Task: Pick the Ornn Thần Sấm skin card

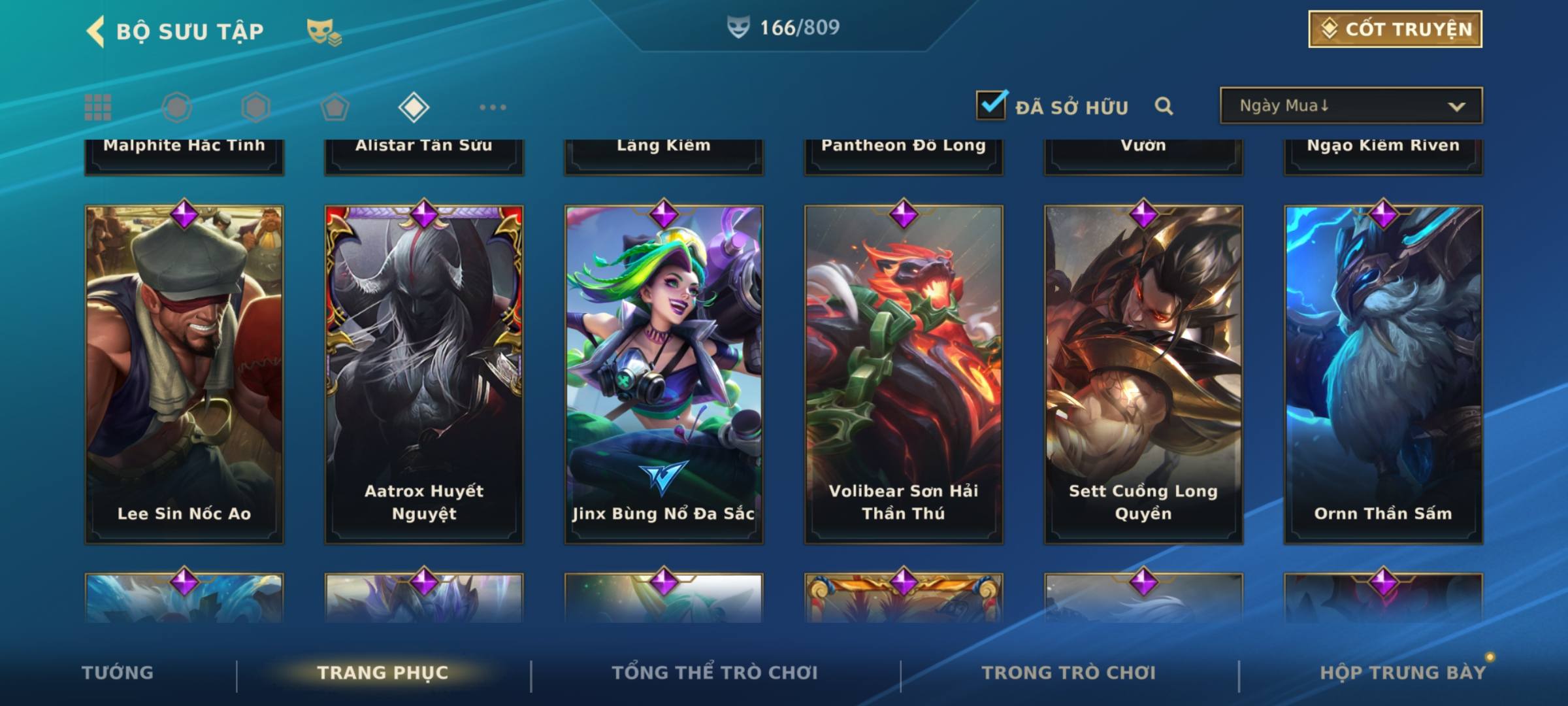Action: click(x=1383, y=374)
